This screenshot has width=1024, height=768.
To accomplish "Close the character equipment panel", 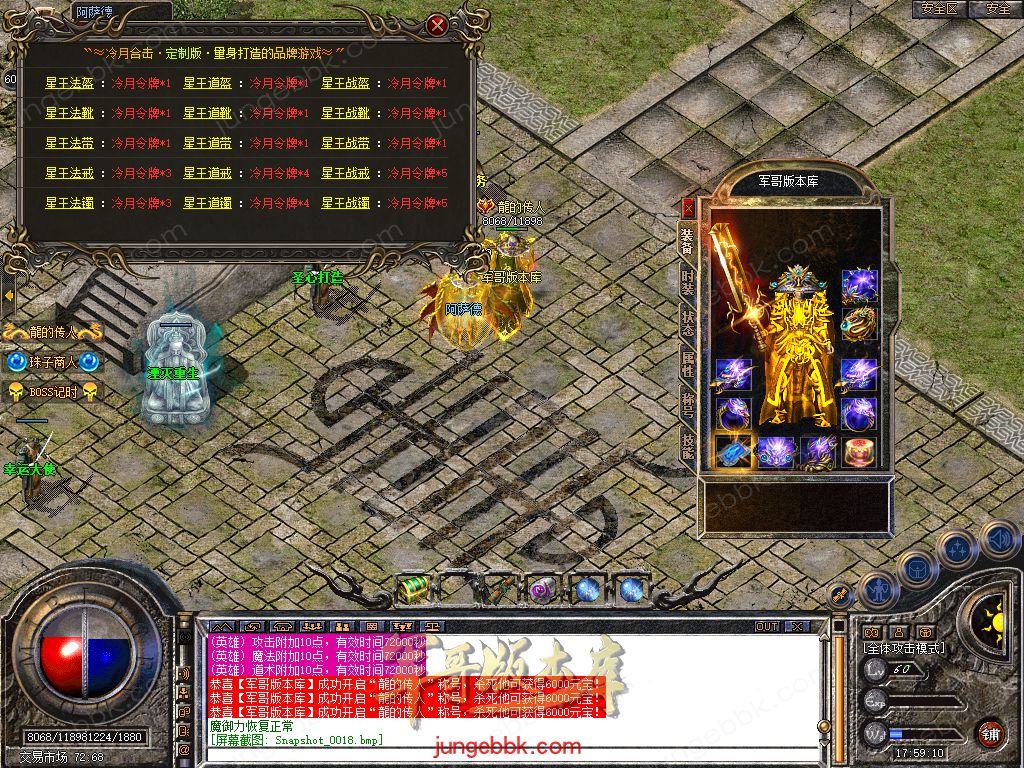I will (x=688, y=208).
